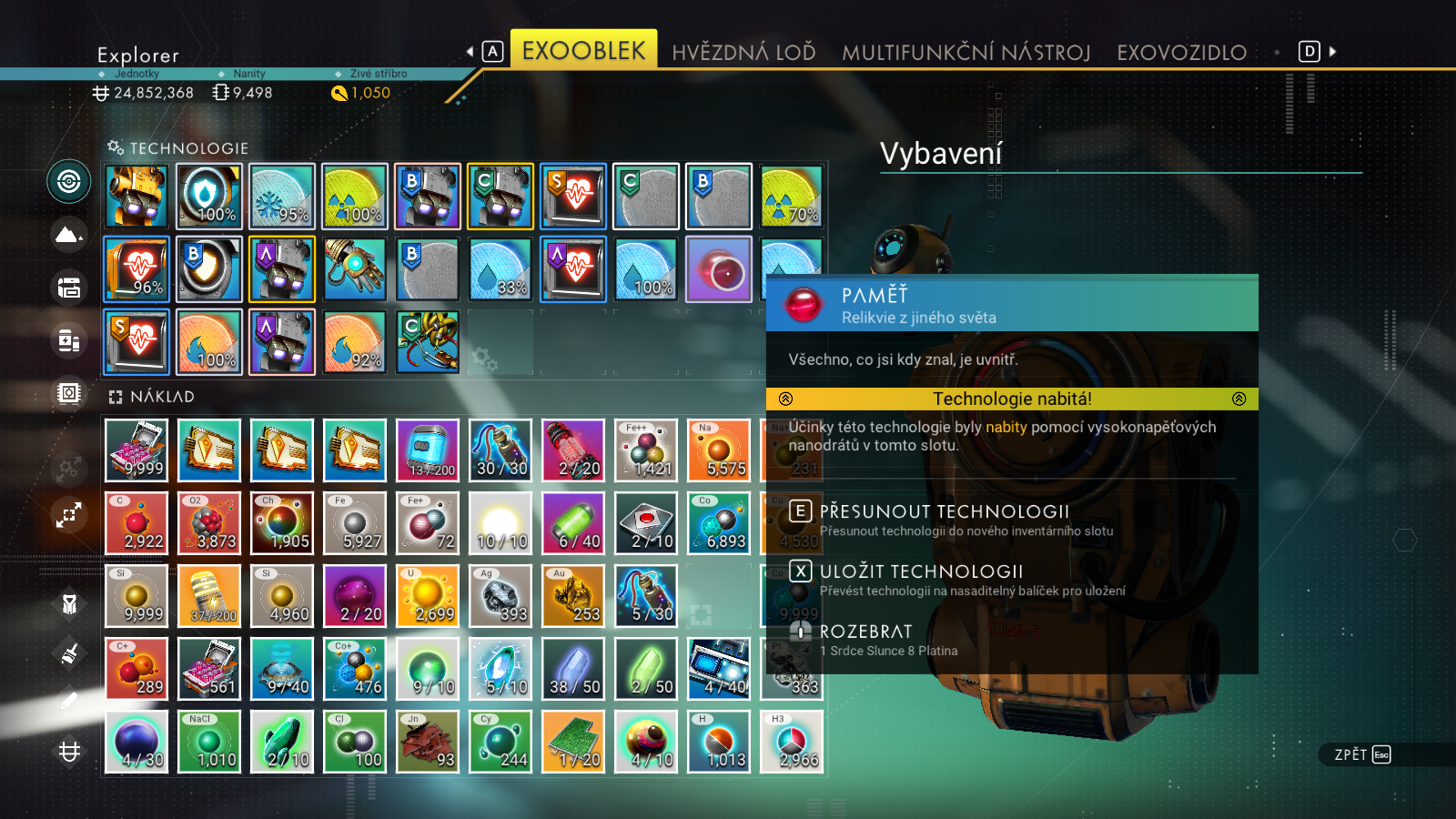The height and width of the screenshot is (819, 1456).
Task: Select the hazard protection shield at 100%
Action: pos(209,197)
